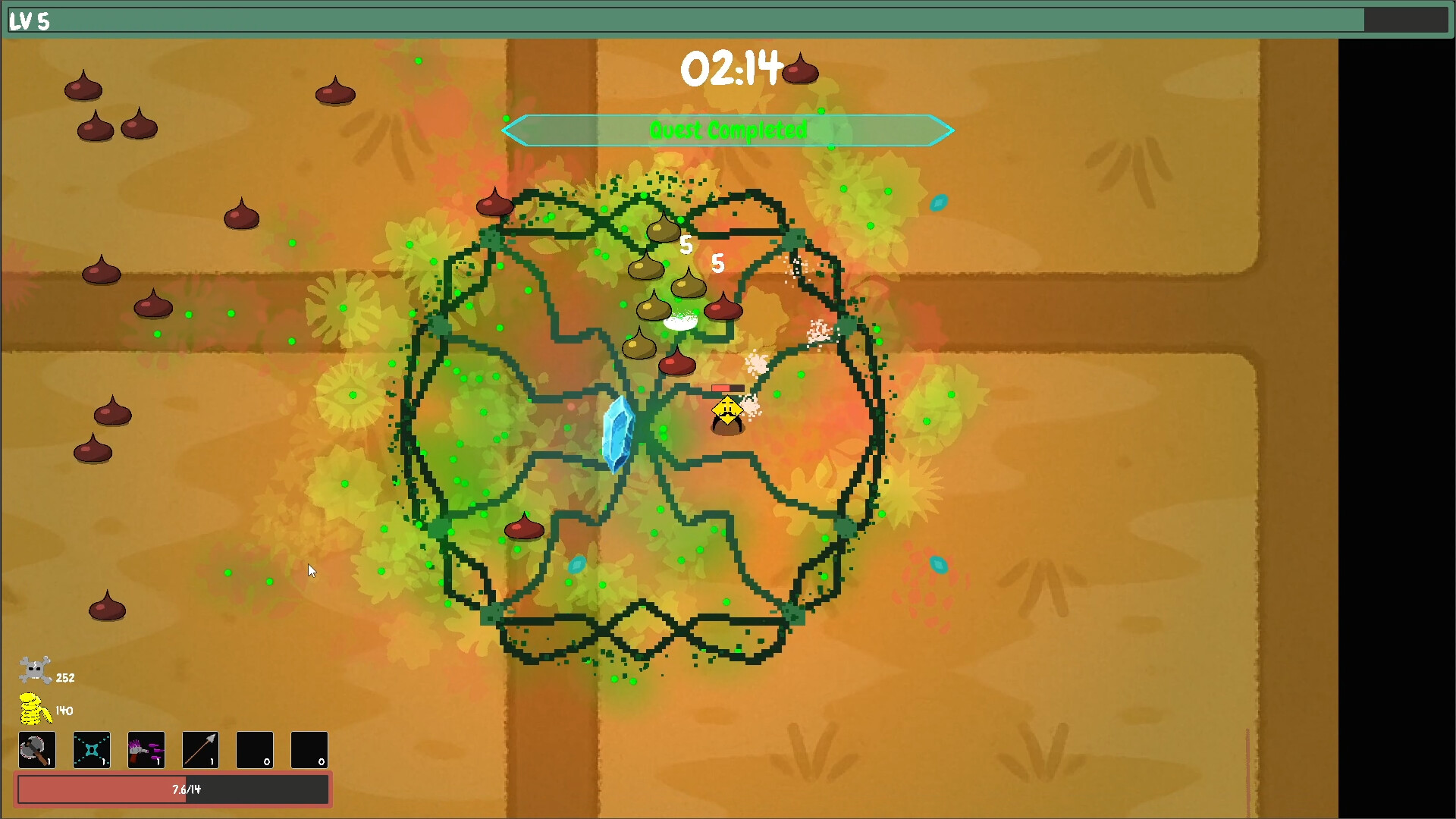Select the arrow weapon in the hotbar
The width and height of the screenshot is (1456, 819).
(x=200, y=750)
